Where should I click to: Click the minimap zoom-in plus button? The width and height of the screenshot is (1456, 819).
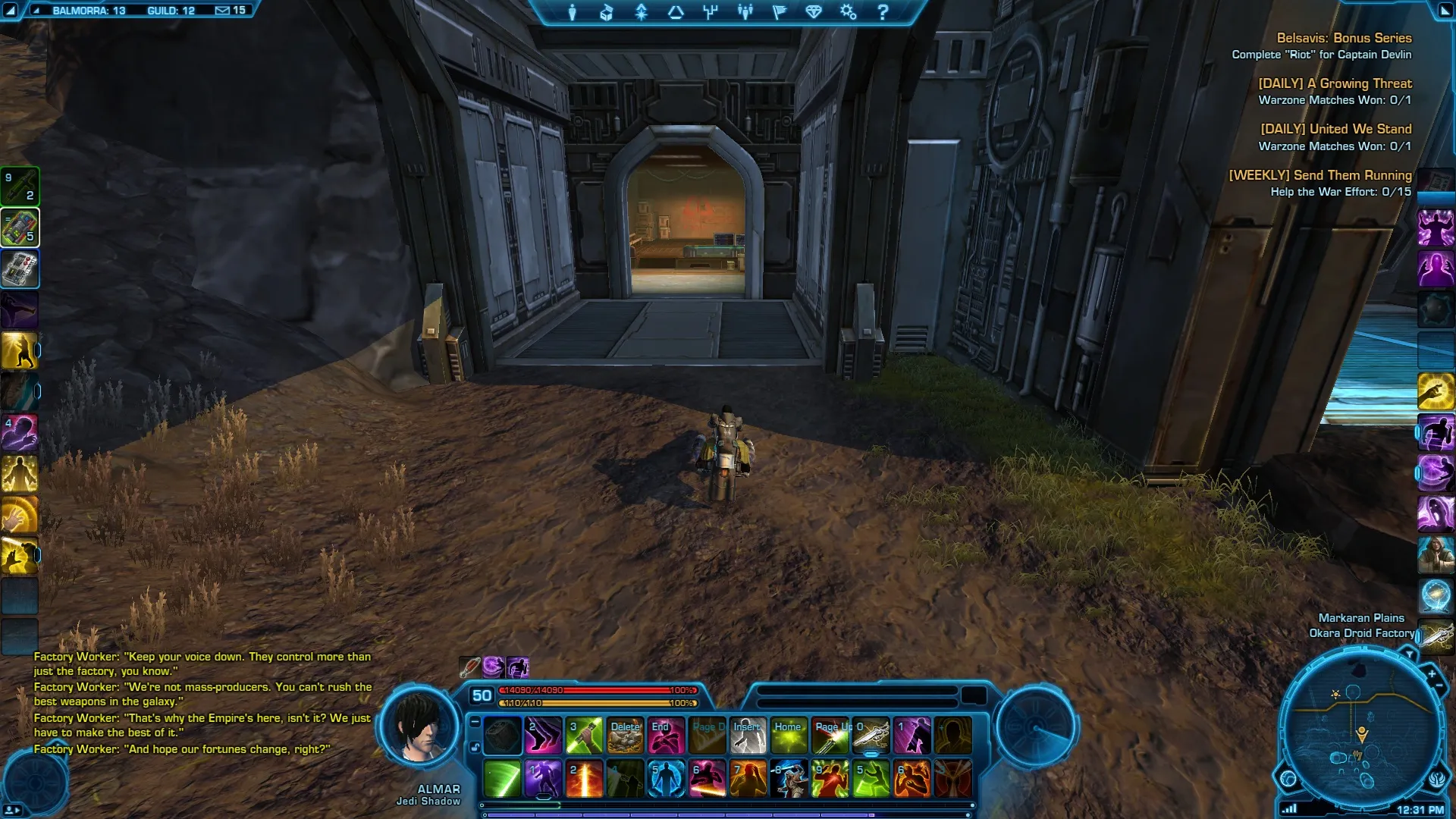1432,673
